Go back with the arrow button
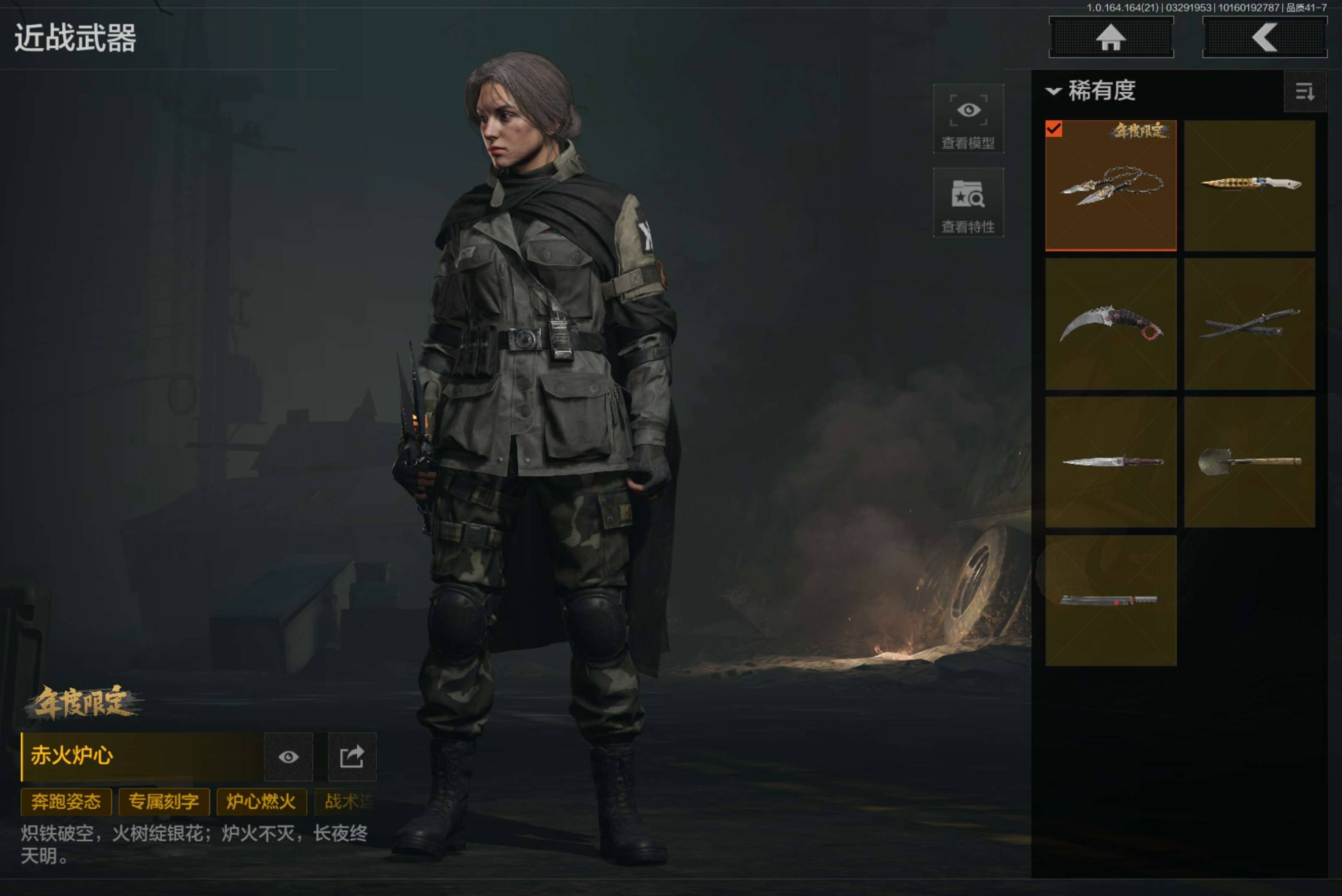 click(x=1265, y=37)
